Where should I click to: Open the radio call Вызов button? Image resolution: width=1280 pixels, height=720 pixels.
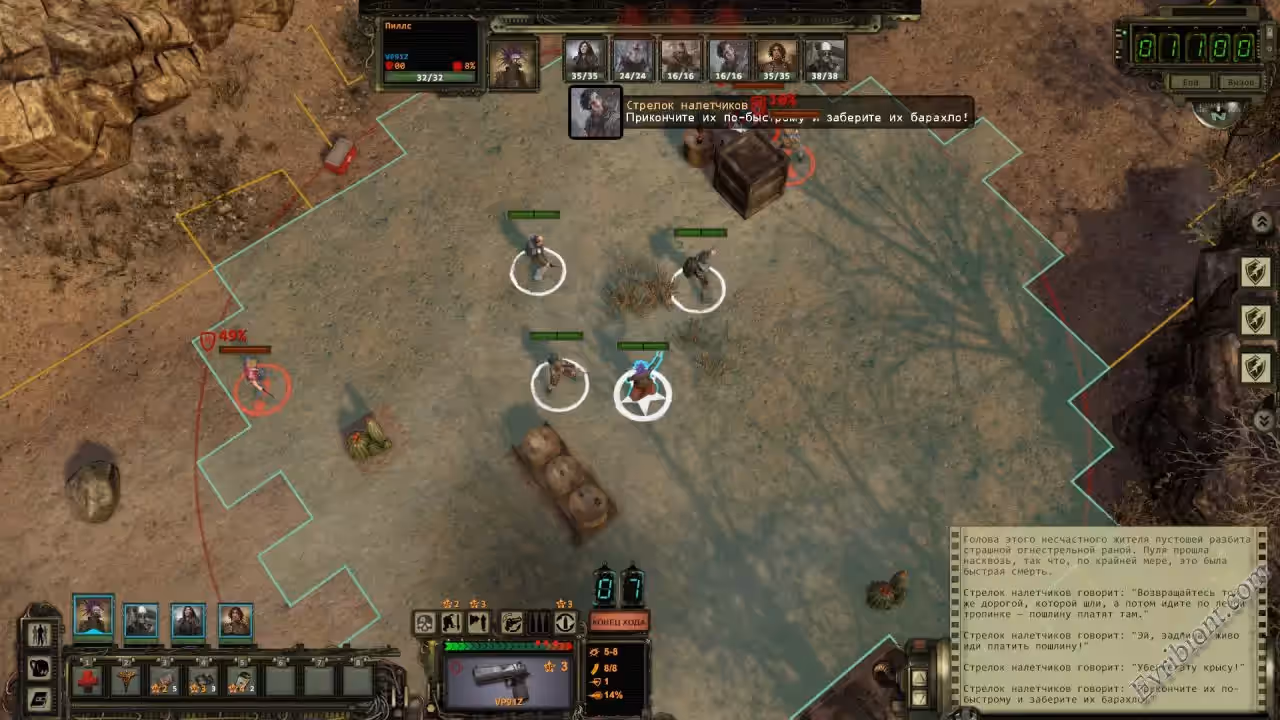click(1240, 82)
